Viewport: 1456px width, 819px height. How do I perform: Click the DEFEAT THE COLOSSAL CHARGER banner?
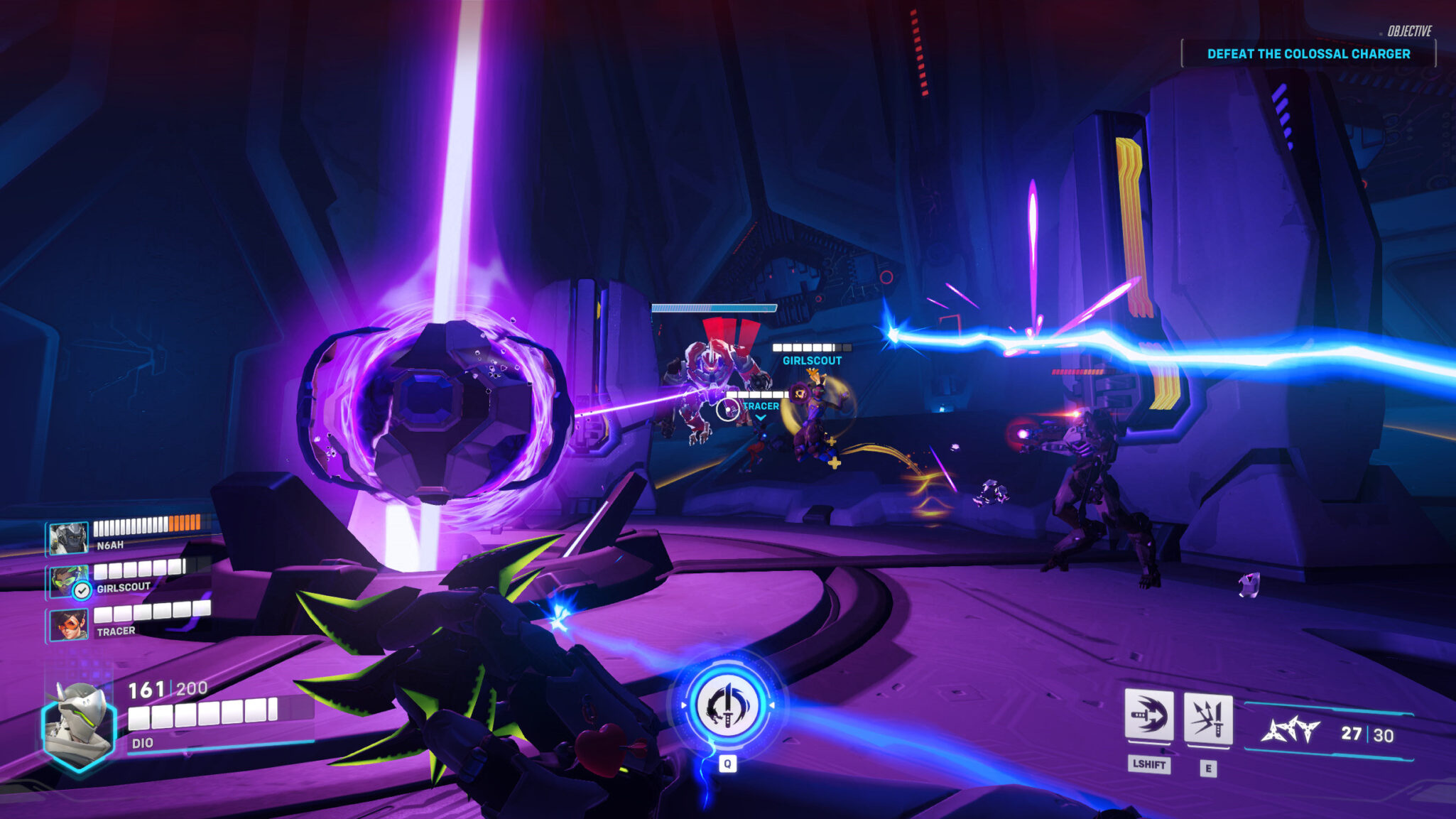(x=1310, y=53)
